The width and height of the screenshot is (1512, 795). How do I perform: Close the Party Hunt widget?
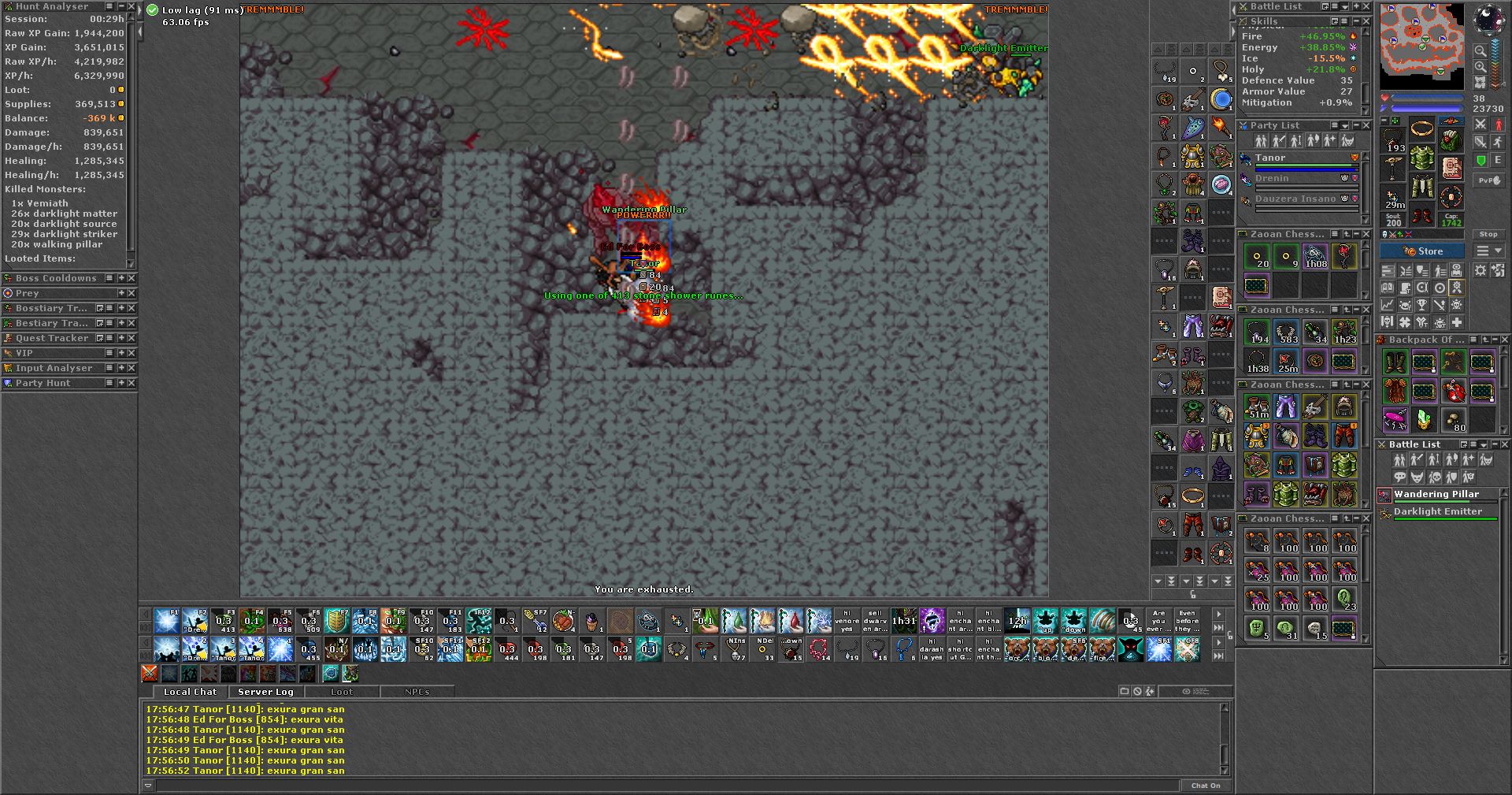132,383
